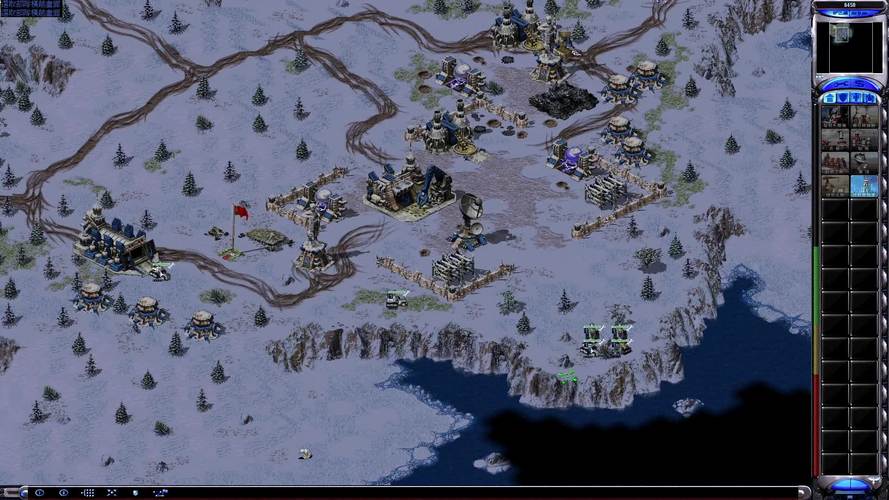Click the radar minimap in the sidebar

pos(848,46)
